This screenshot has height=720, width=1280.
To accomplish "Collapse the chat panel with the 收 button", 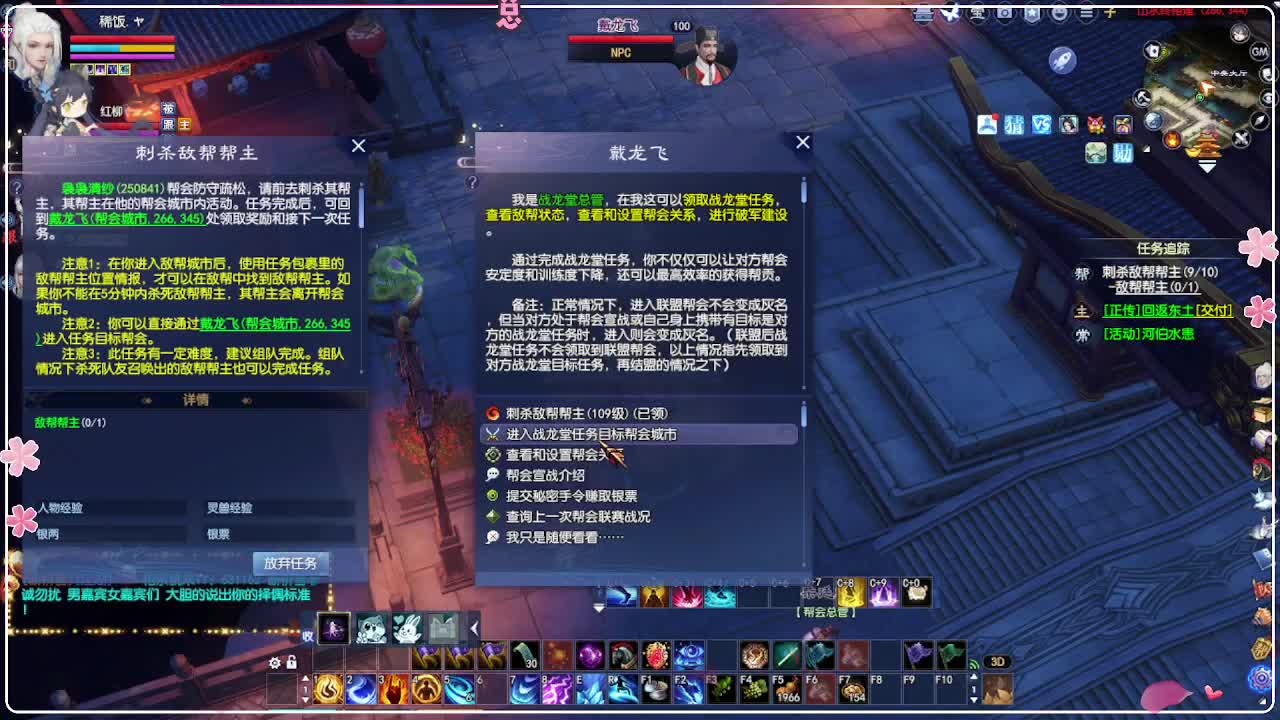I will coord(308,637).
